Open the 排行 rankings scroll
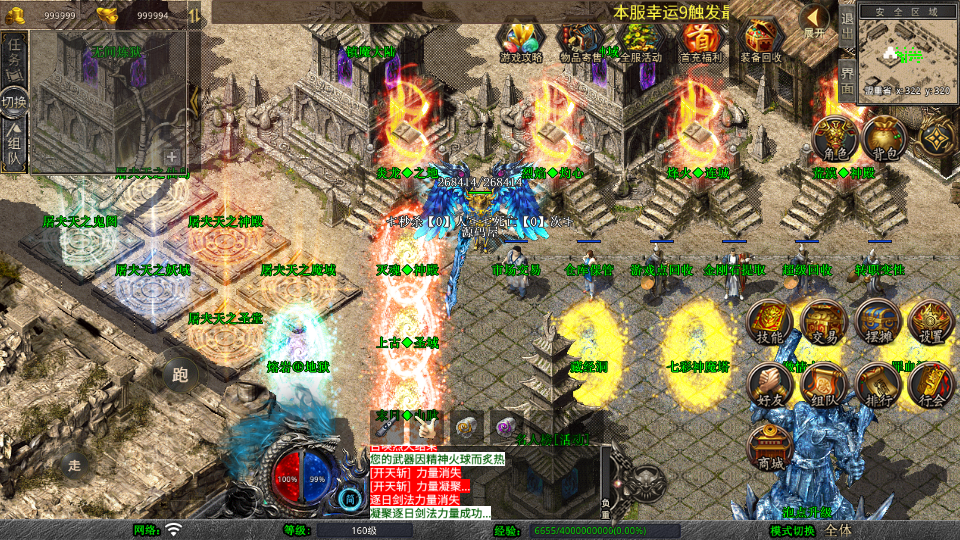 (x=878, y=385)
